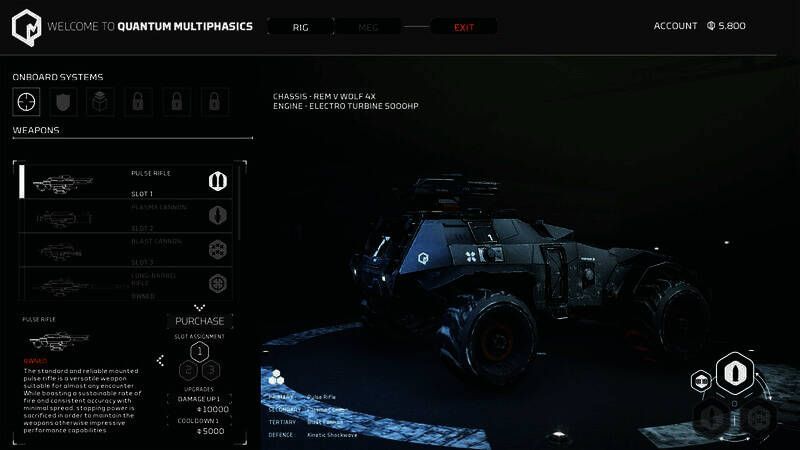Switch to the MEG tab
The image size is (800, 450).
[x=367, y=27]
